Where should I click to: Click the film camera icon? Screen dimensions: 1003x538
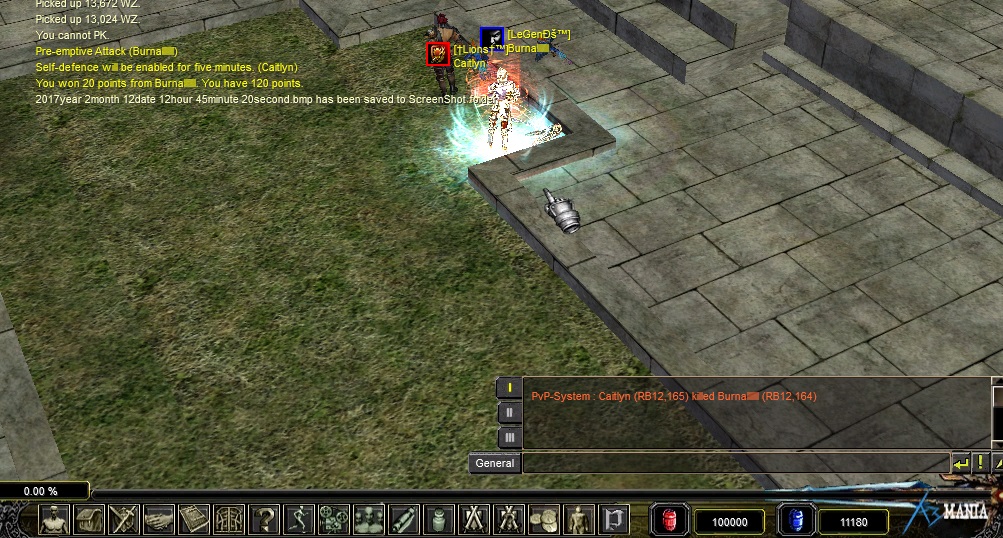(333, 520)
